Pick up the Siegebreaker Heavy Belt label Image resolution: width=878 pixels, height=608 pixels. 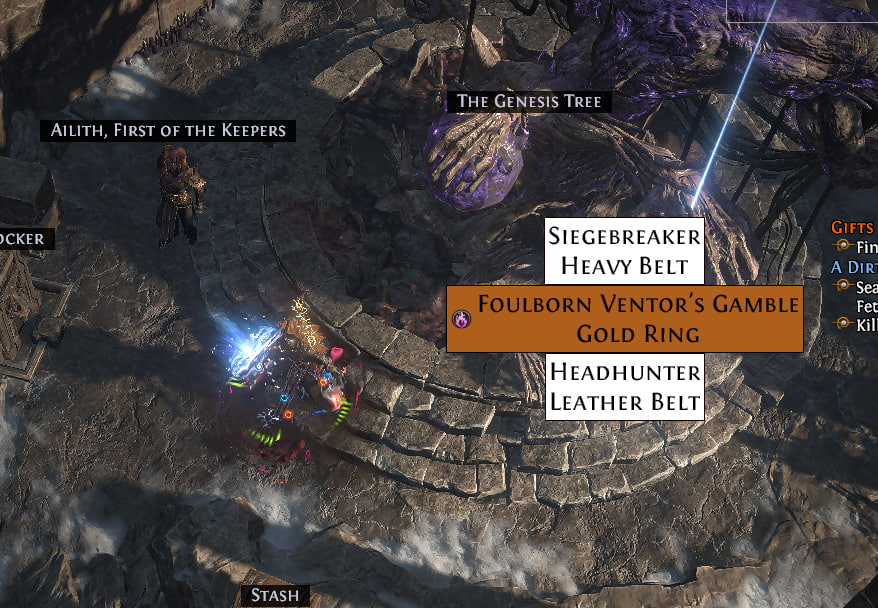pos(624,251)
